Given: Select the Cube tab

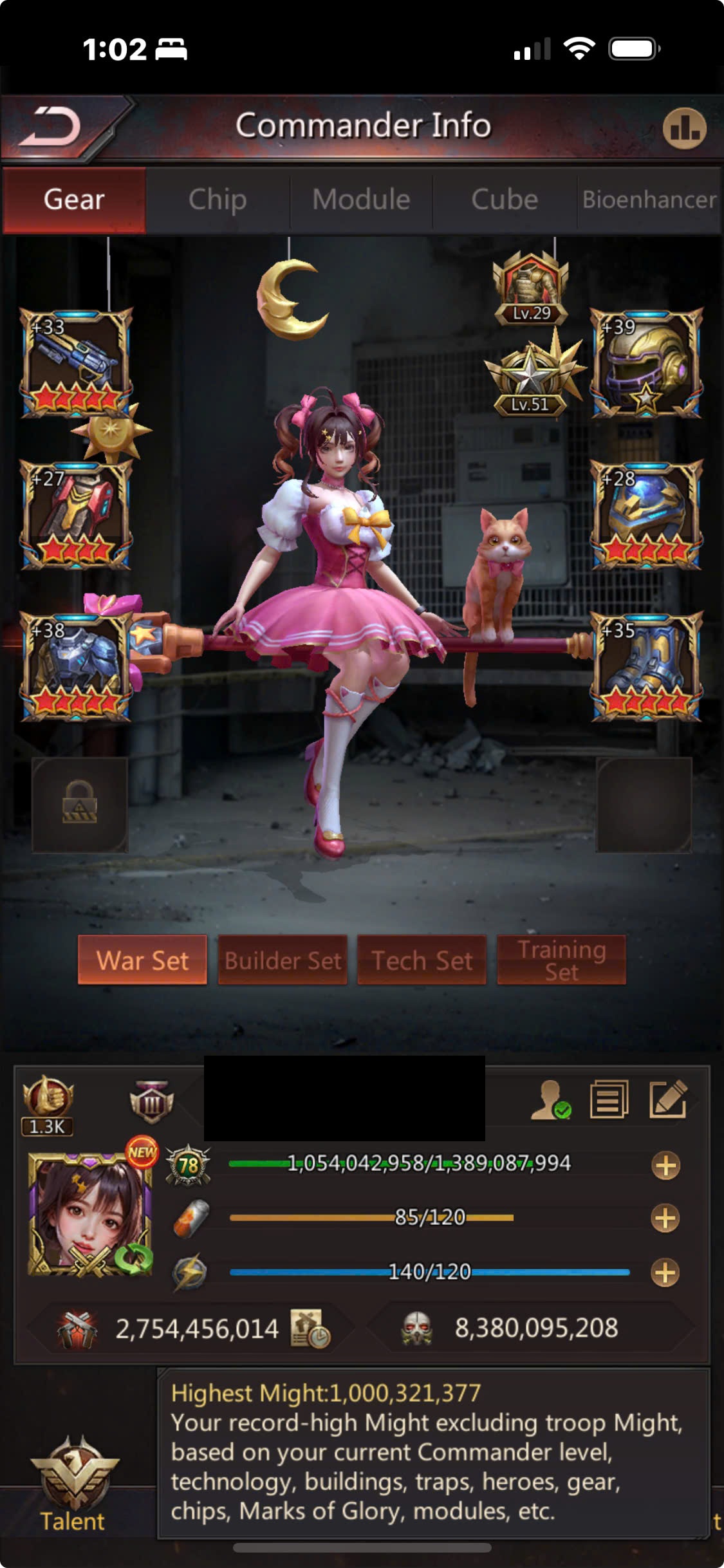Looking at the screenshot, I should (505, 200).
